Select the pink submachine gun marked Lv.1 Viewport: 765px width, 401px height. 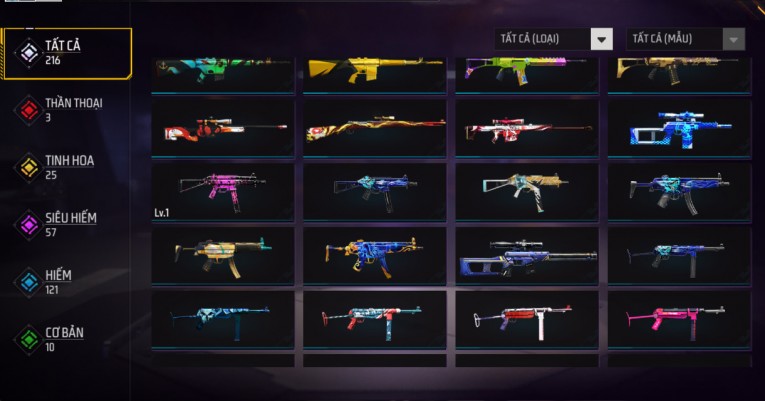(x=223, y=191)
